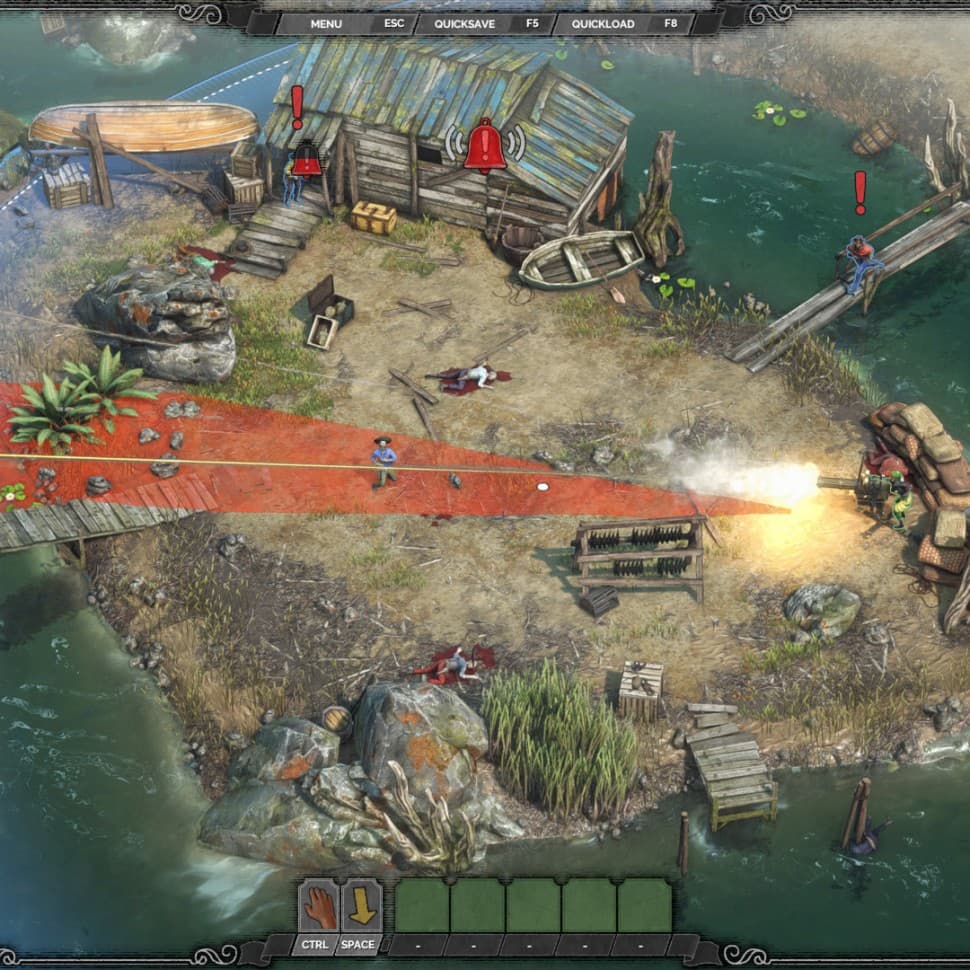
Task: Click the Quickload button
Action: tap(603, 23)
